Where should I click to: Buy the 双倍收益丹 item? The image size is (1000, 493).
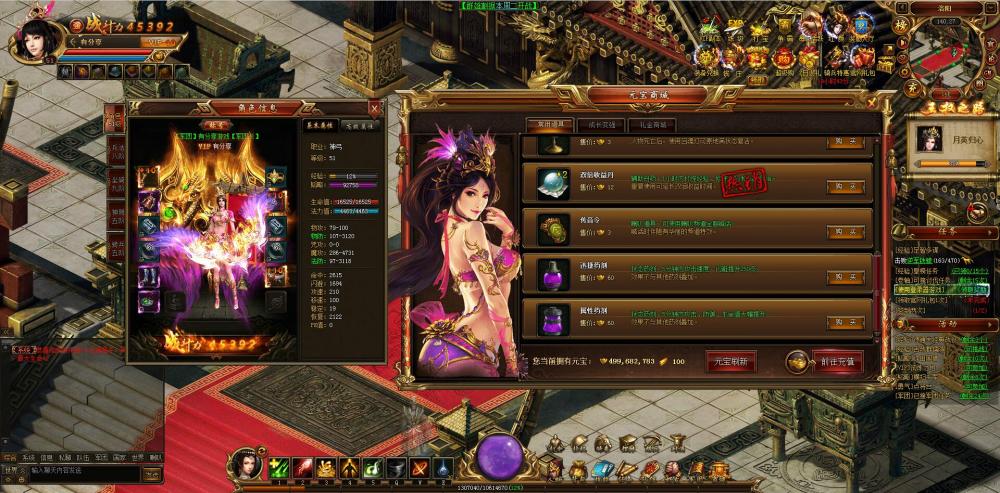pyautogui.click(x=845, y=186)
